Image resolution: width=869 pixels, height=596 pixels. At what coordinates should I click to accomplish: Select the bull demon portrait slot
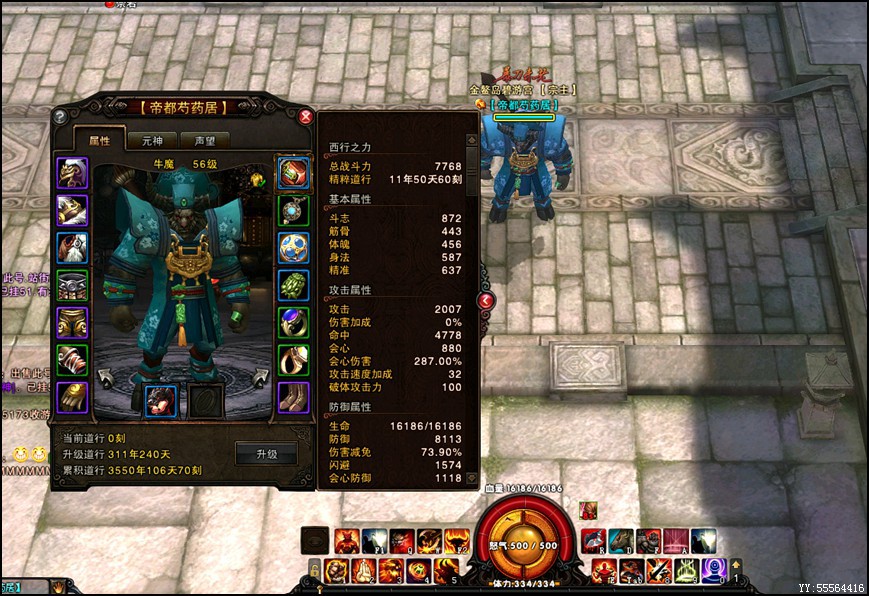[x=160, y=399]
